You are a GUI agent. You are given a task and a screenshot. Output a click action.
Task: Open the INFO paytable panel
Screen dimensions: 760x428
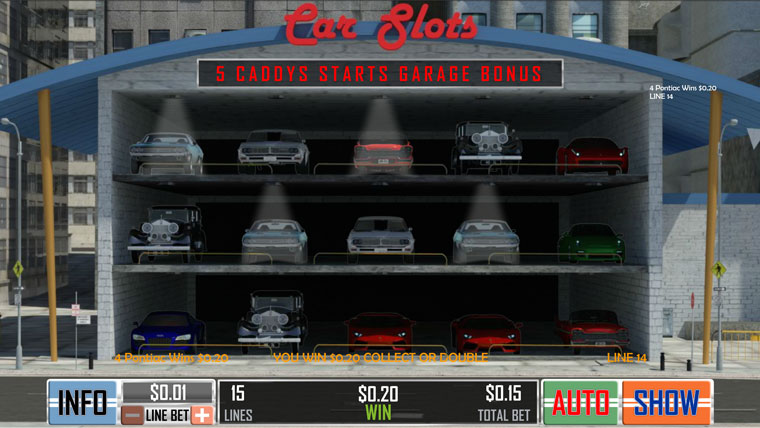pos(82,402)
